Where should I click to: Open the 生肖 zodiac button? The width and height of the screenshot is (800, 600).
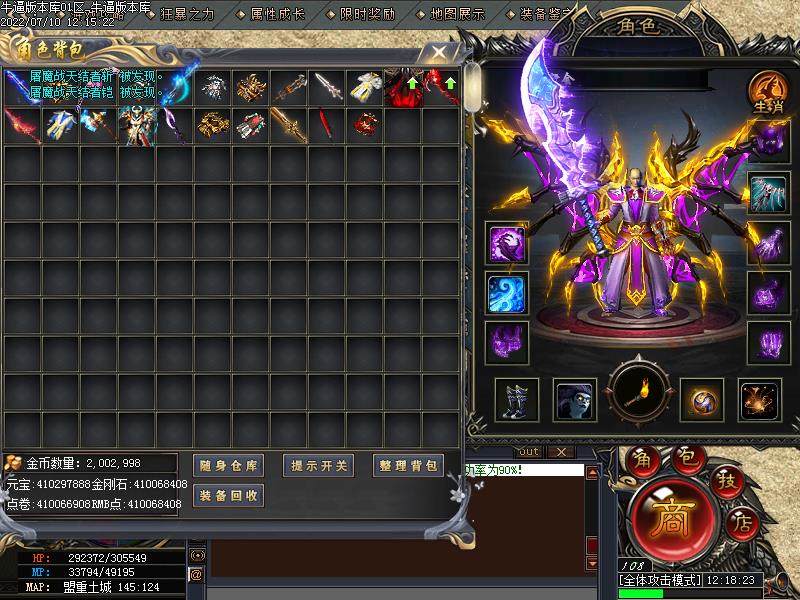pyautogui.click(x=767, y=92)
